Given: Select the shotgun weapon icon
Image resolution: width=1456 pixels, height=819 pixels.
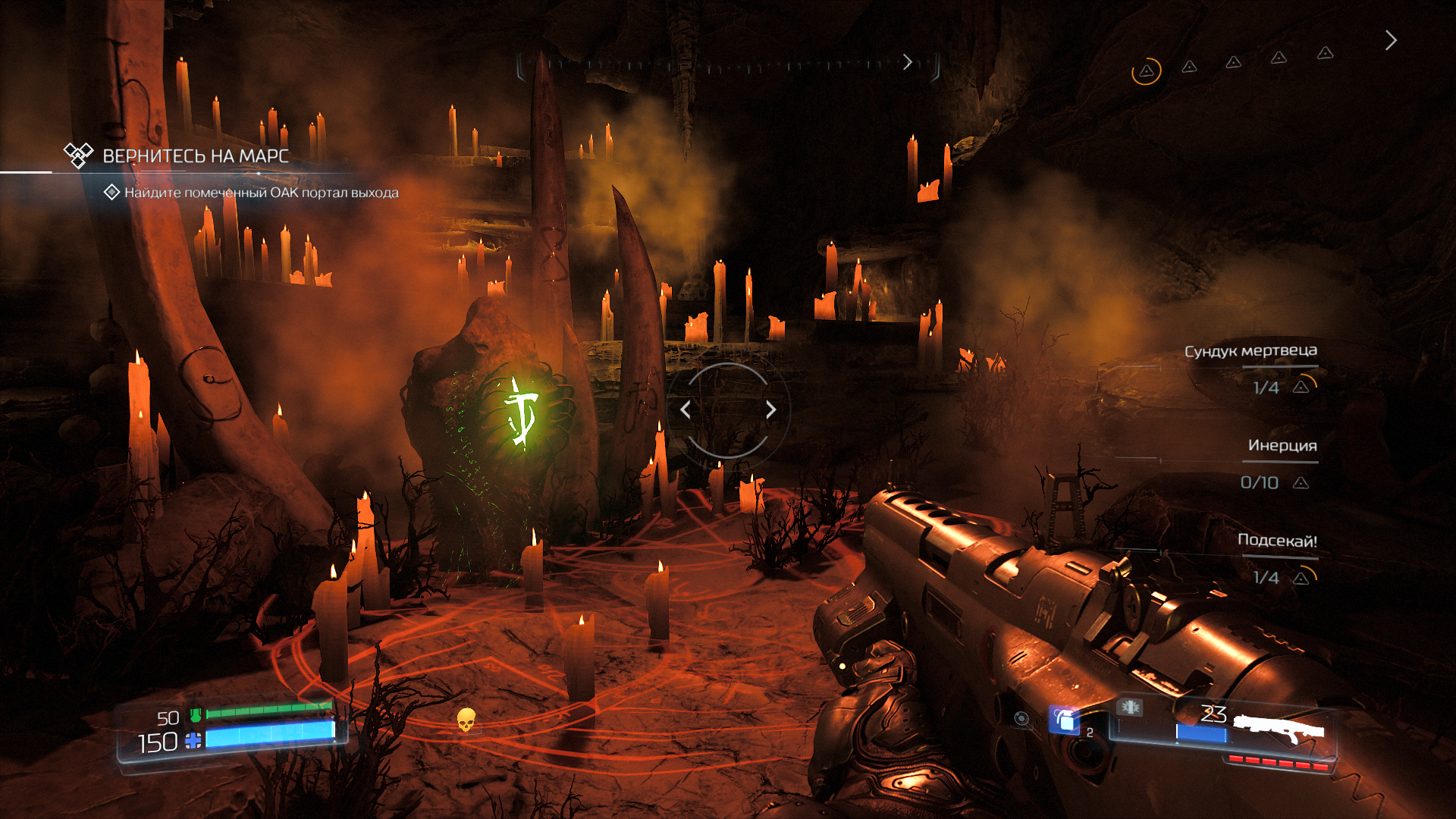Looking at the screenshot, I should tap(1279, 730).
